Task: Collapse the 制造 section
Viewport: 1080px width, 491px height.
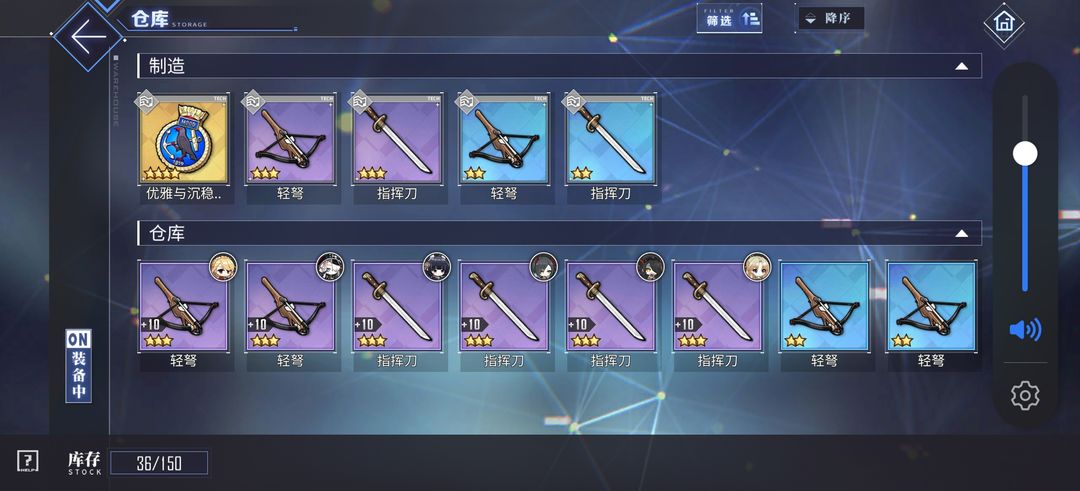Action: point(961,66)
